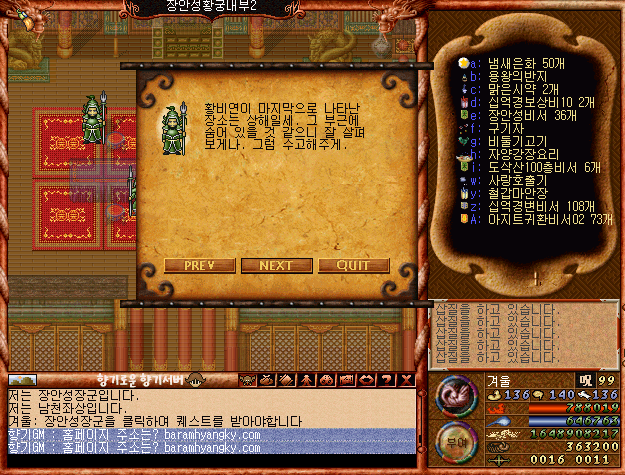
Task: Click the X icon on the toolbar
Action: 405,380
